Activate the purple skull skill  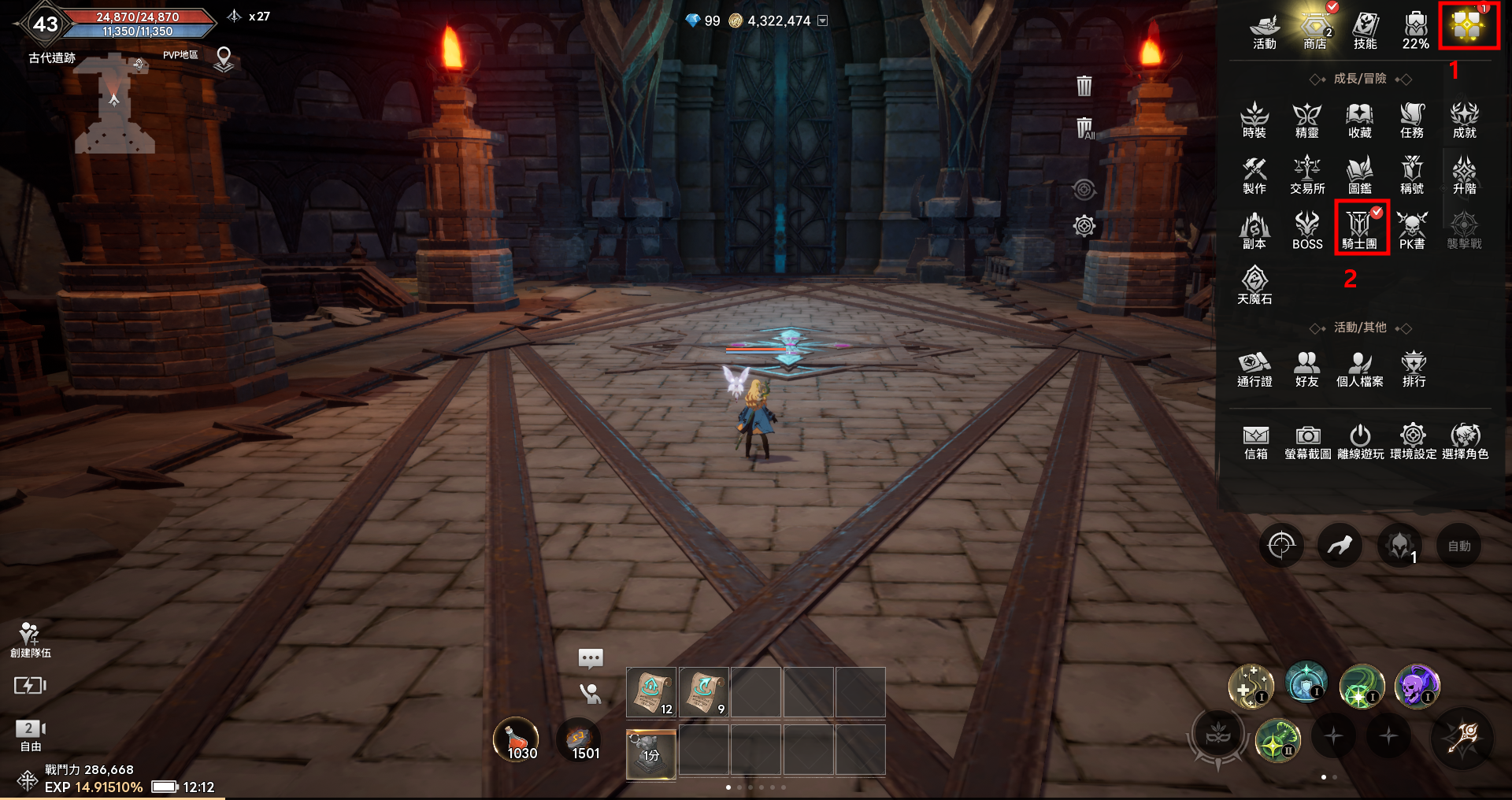coord(1417,686)
